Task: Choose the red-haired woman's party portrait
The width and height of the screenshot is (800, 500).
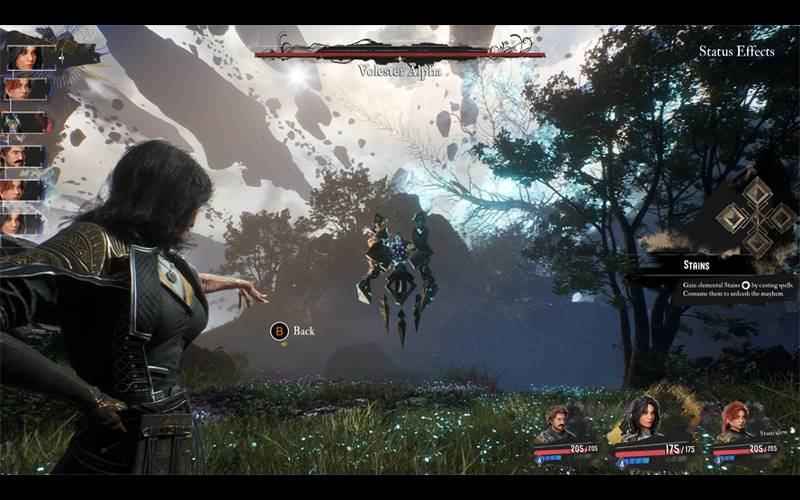Action: (735, 421)
